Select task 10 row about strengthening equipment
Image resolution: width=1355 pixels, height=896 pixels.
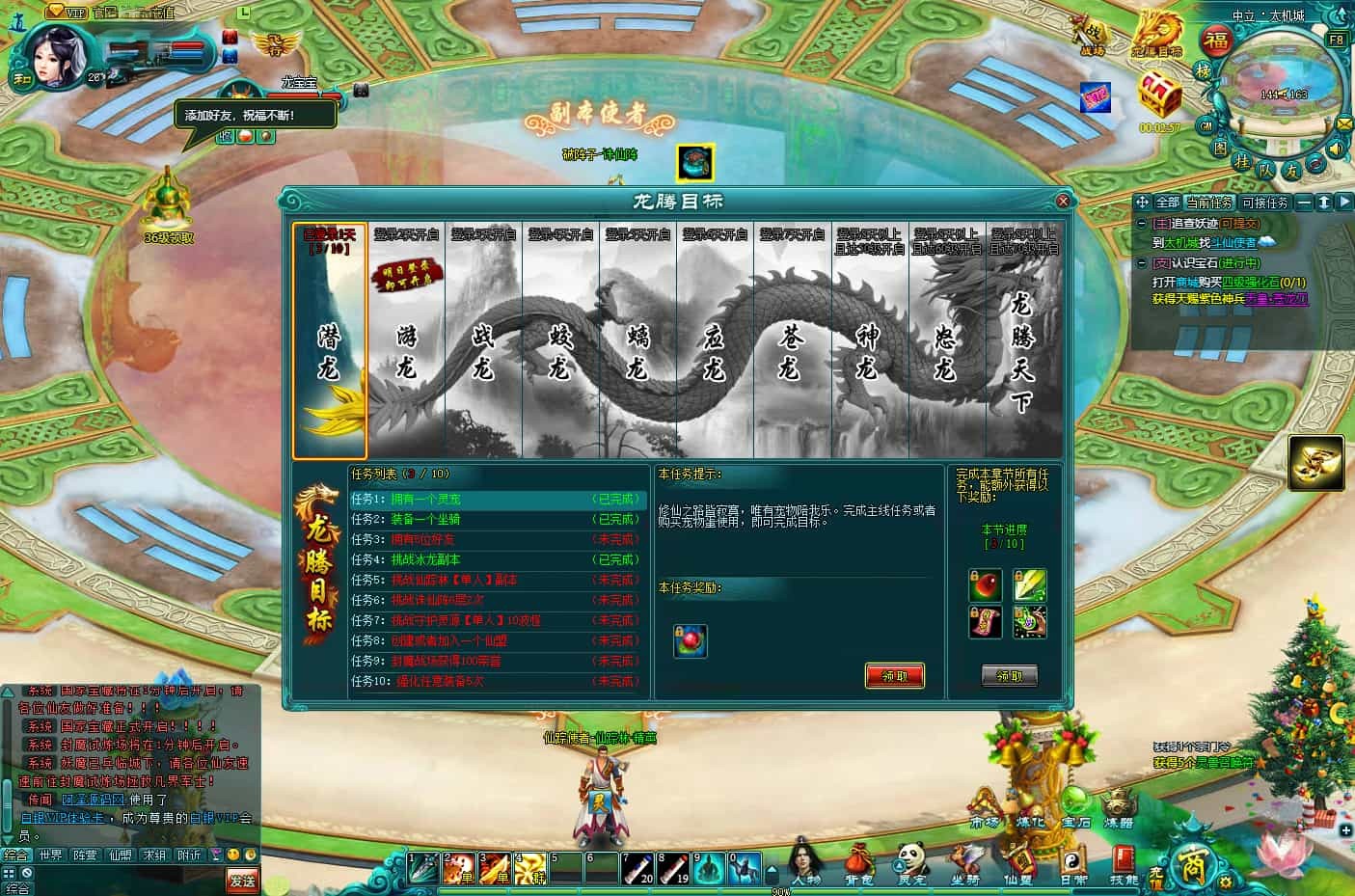(x=497, y=681)
